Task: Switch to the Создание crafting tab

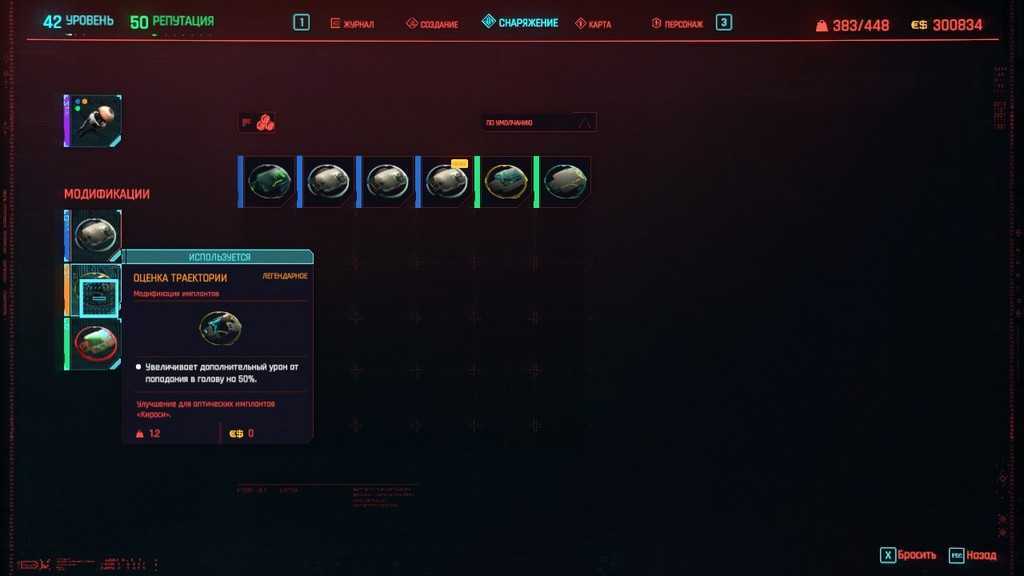Action: (432, 23)
